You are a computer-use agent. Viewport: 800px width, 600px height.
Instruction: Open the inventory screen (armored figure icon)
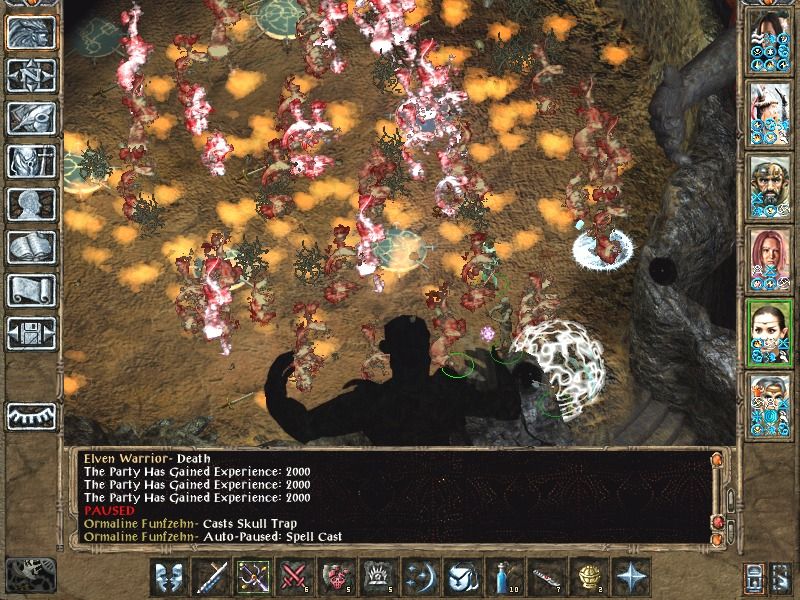(x=30, y=161)
